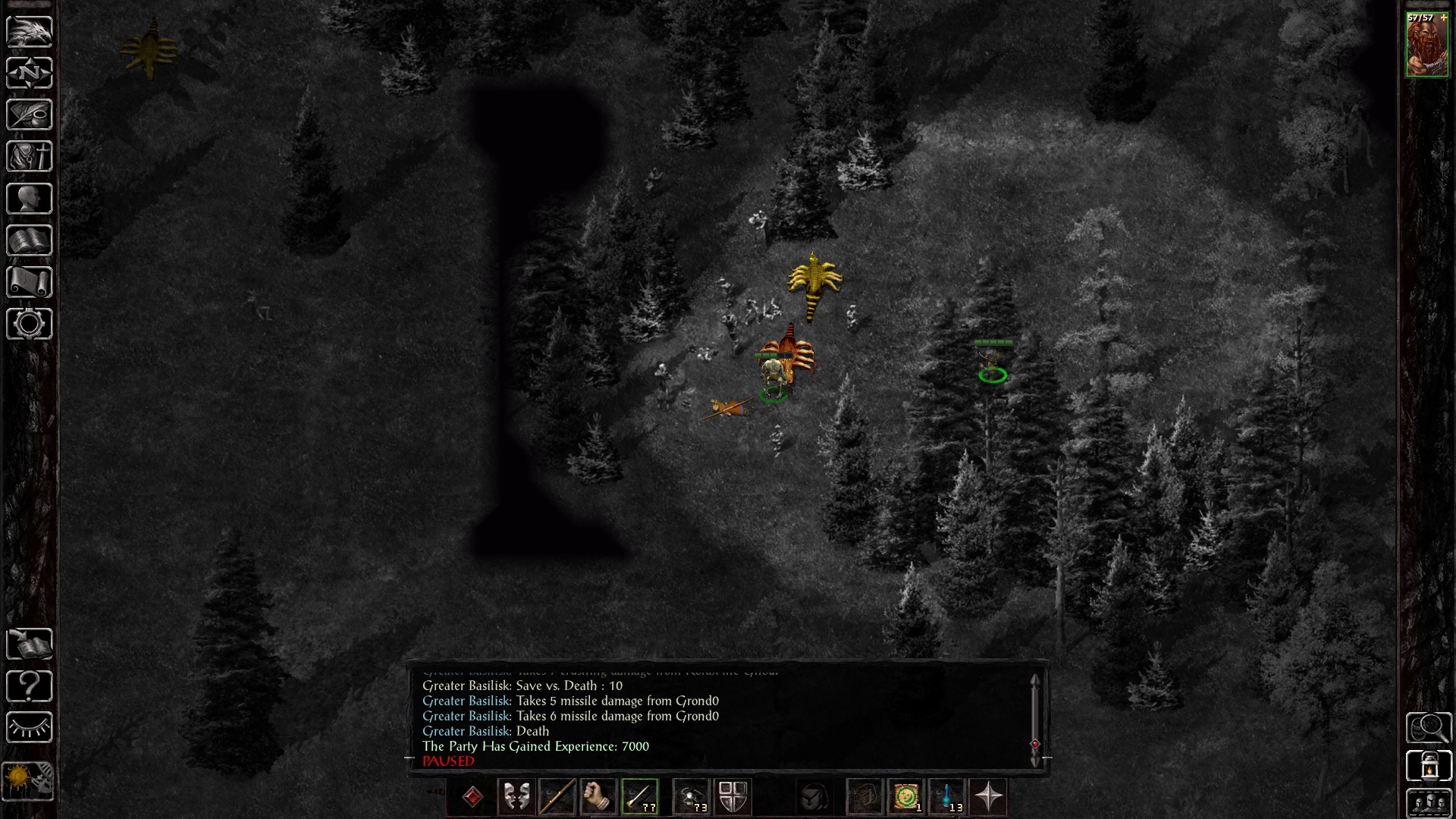Open the area map with the compass button
This screenshot has height=819, width=1456.
pyautogui.click(x=30, y=74)
